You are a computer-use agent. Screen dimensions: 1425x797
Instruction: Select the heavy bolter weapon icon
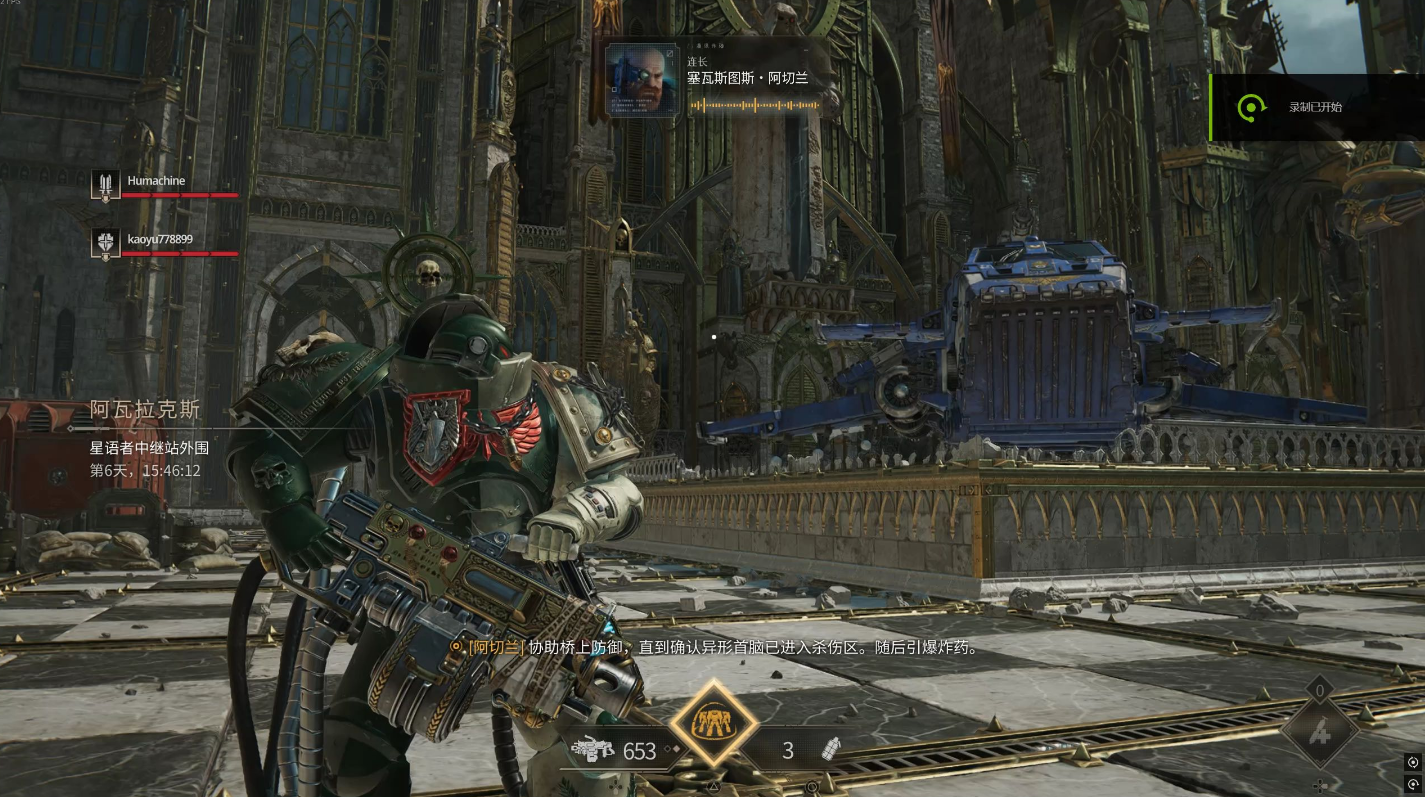tap(593, 750)
